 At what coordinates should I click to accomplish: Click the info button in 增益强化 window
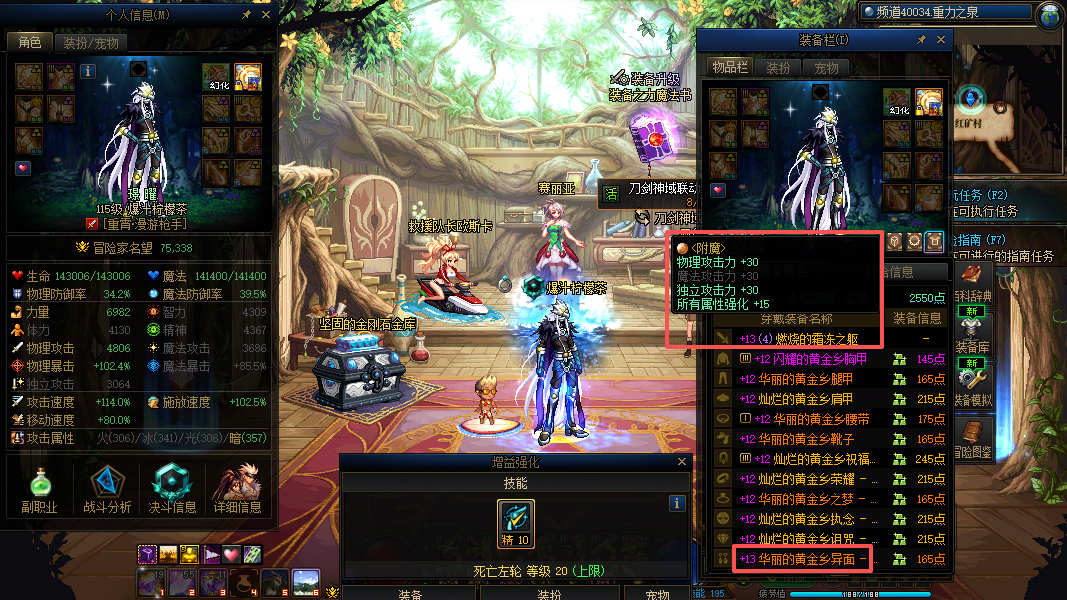(x=677, y=503)
